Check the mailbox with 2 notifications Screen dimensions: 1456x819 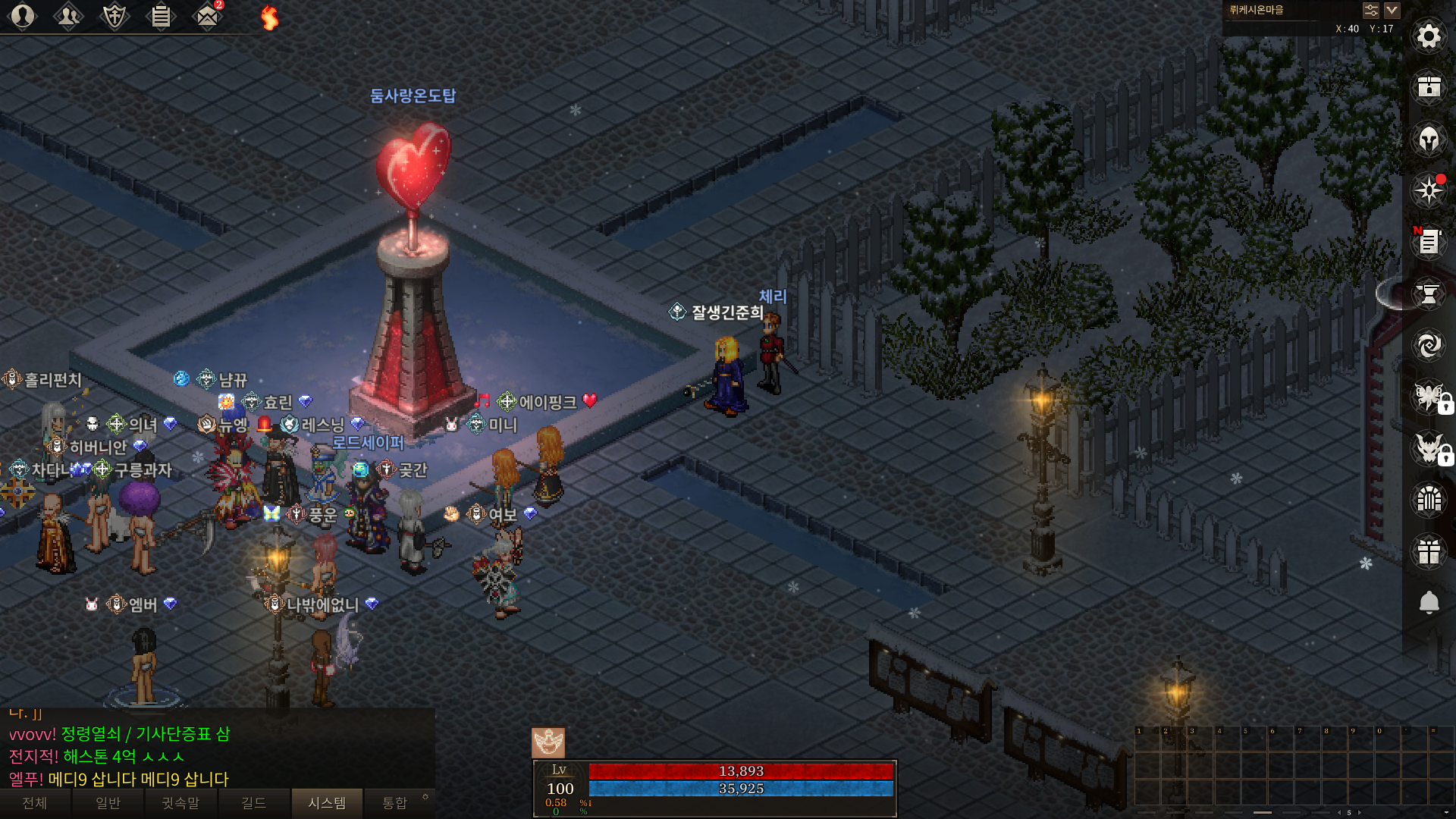207,16
